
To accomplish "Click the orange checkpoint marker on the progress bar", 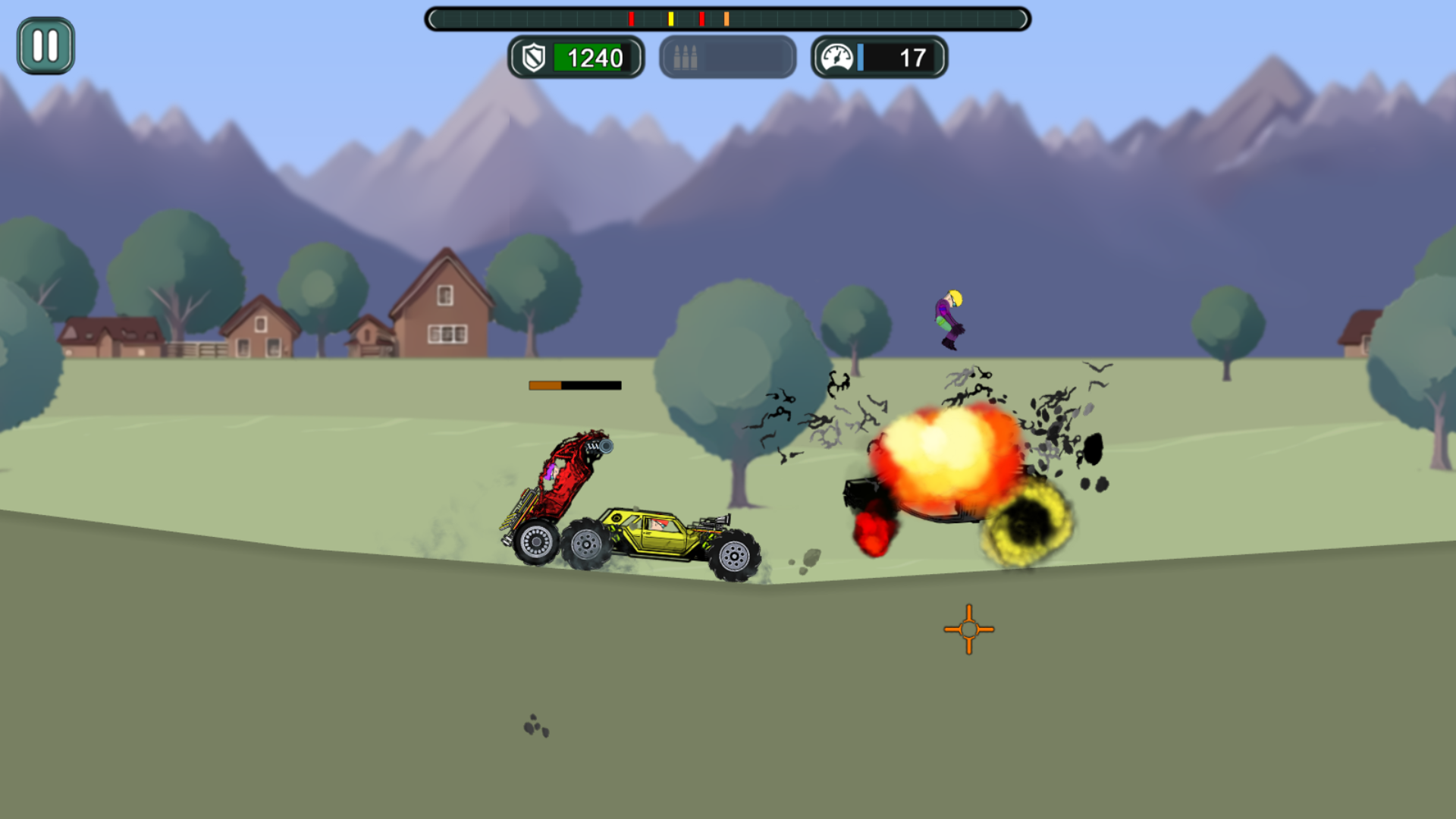I will pos(727,19).
